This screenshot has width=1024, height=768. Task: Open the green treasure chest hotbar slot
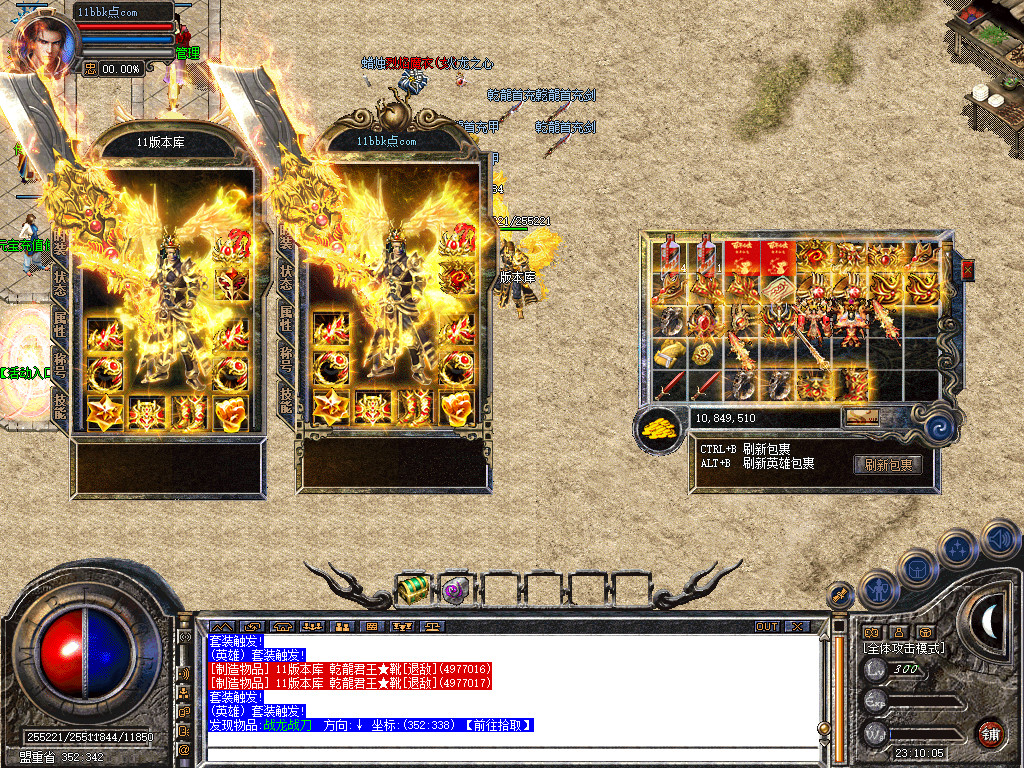point(413,589)
